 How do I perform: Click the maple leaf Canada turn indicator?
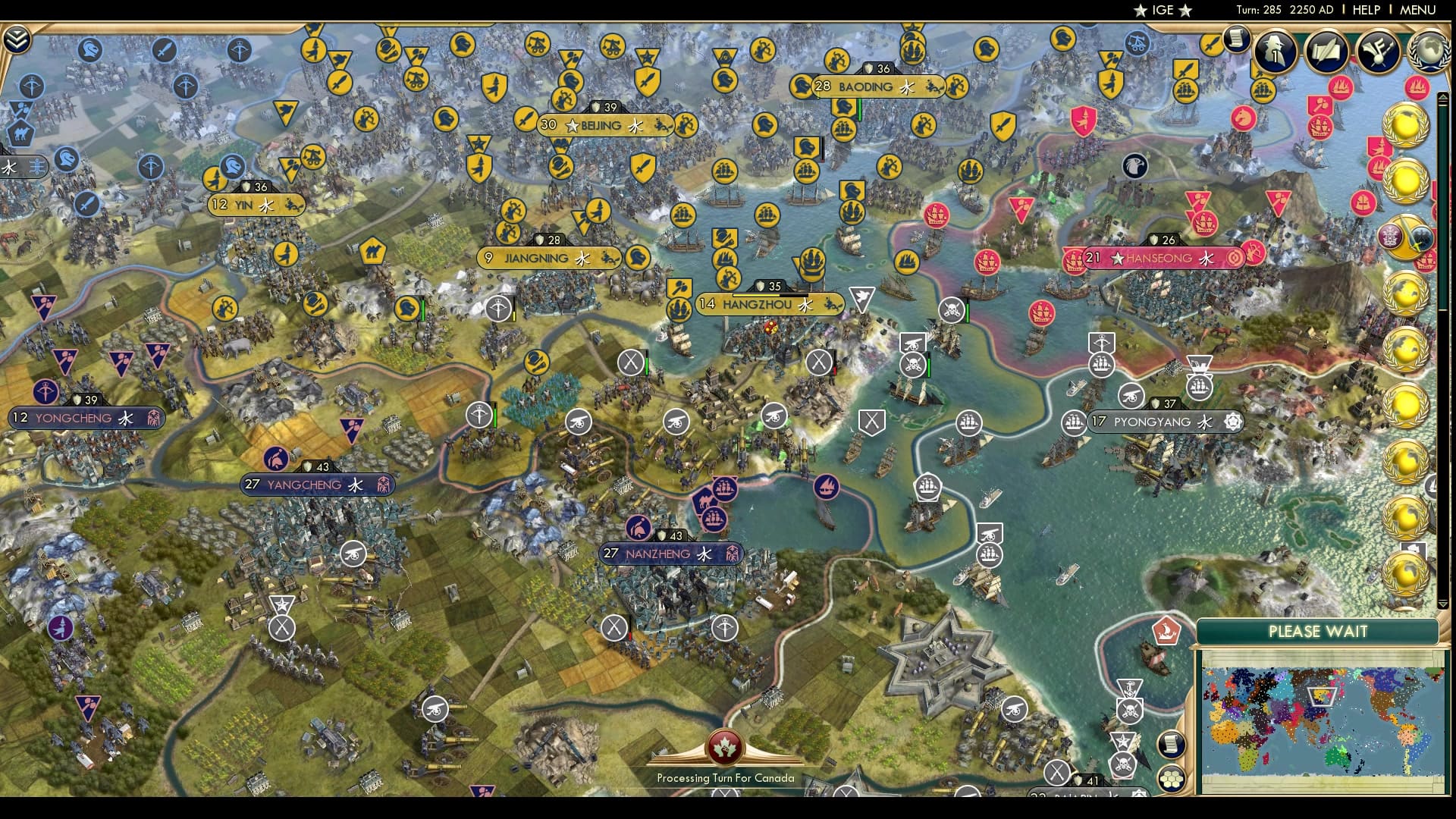(726, 747)
